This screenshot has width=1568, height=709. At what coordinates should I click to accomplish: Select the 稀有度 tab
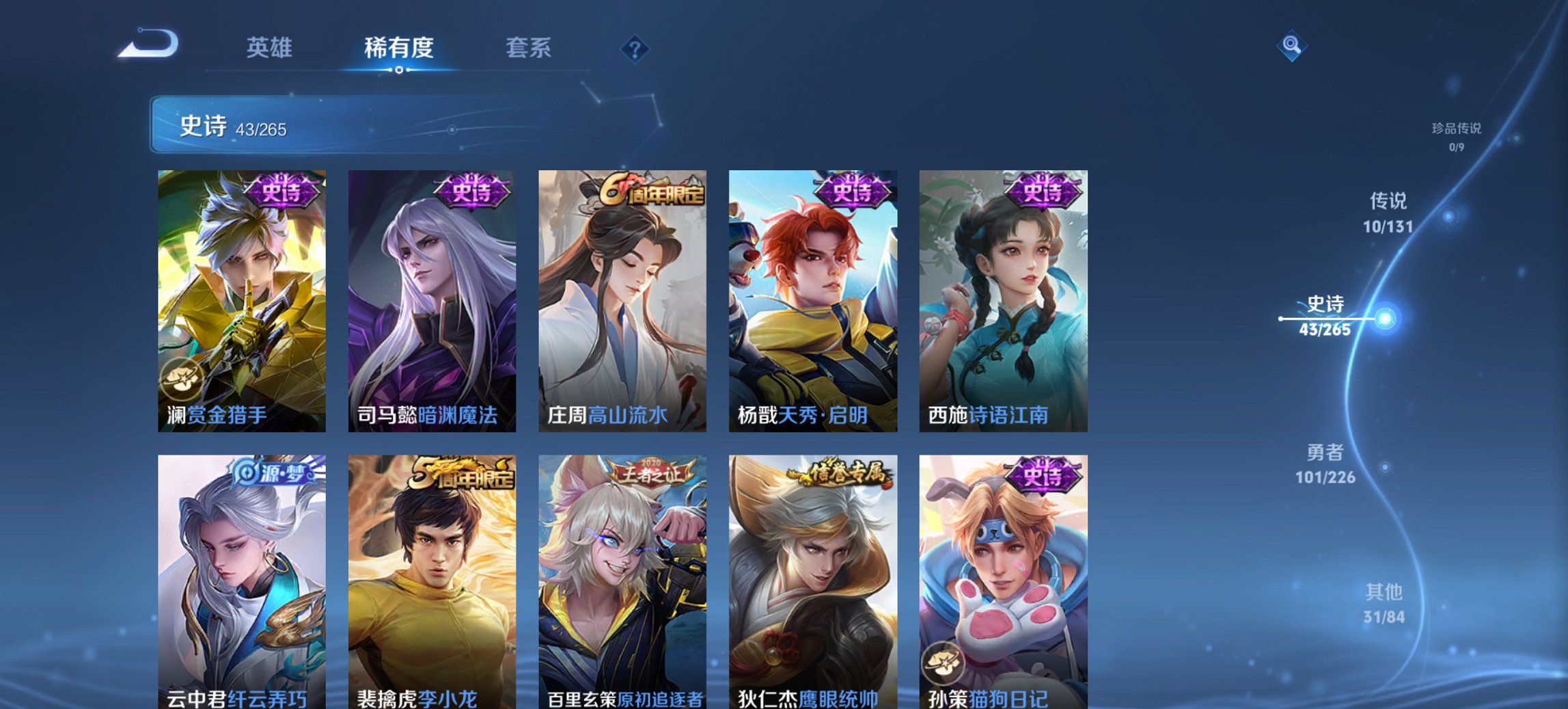tap(399, 48)
